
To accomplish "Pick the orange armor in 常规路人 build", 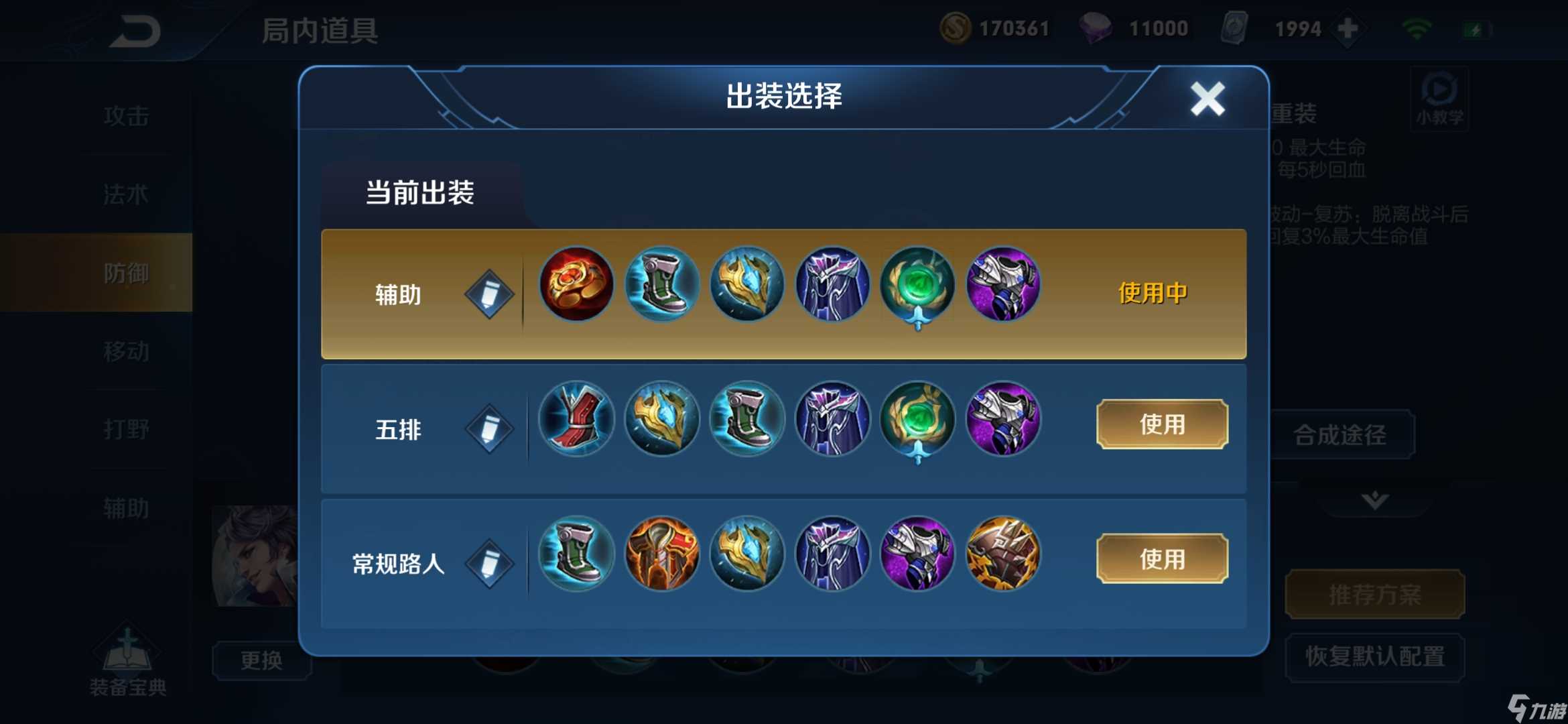I will pyautogui.click(x=661, y=554).
